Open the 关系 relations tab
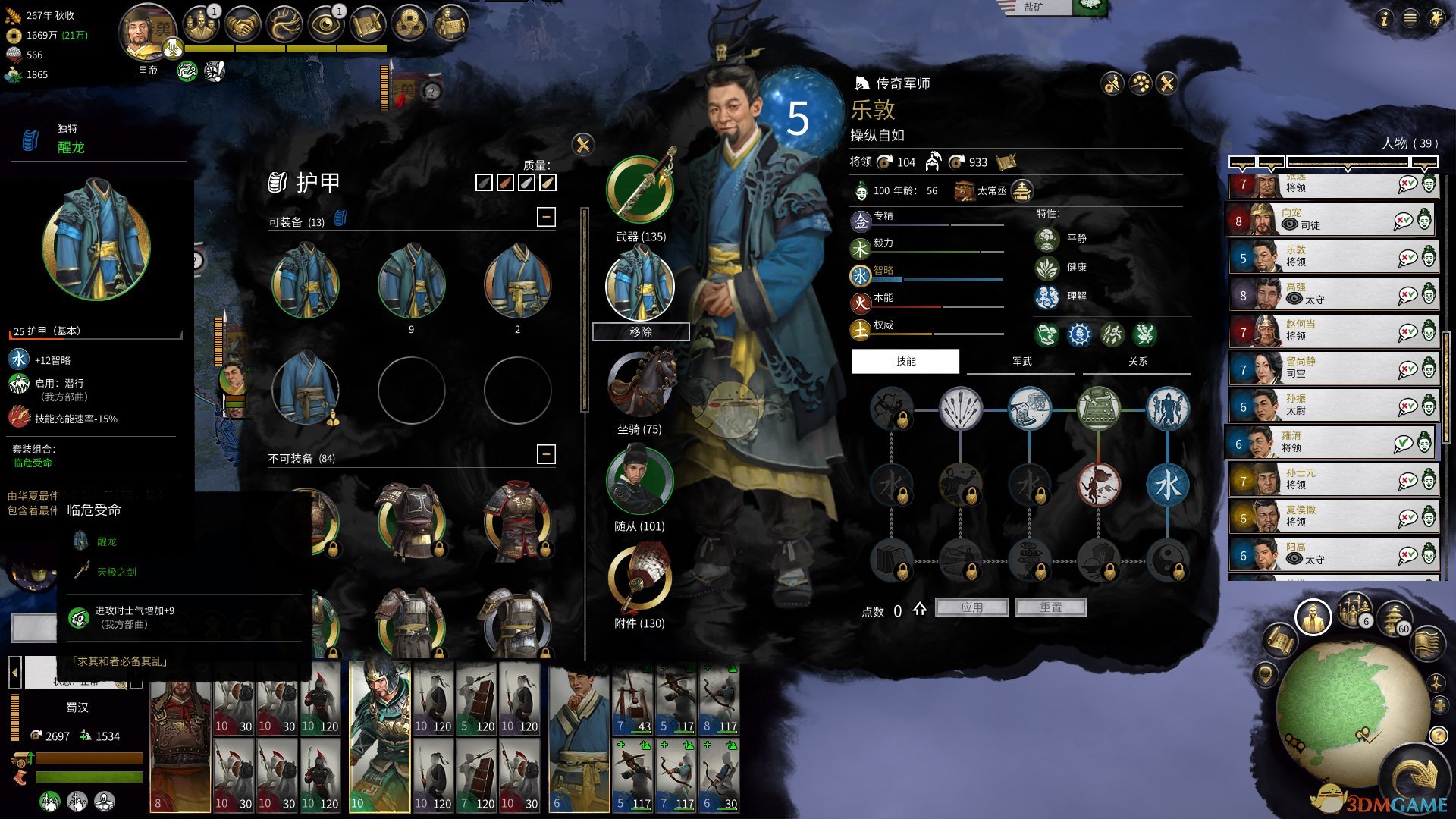Viewport: 1456px width, 819px height. [x=1137, y=362]
